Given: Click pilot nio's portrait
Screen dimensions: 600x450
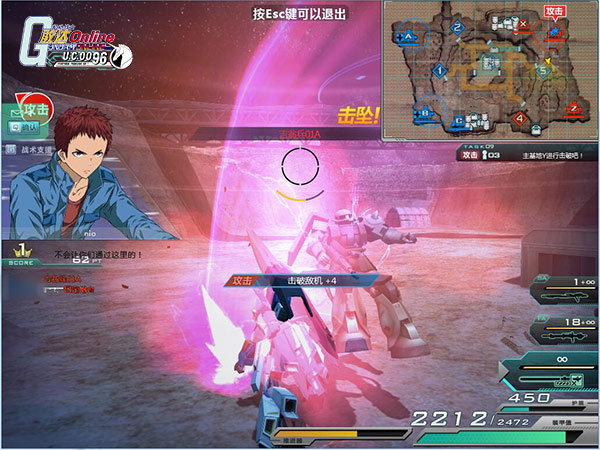Looking at the screenshot, I should pyautogui.click(x=85, y=180).
